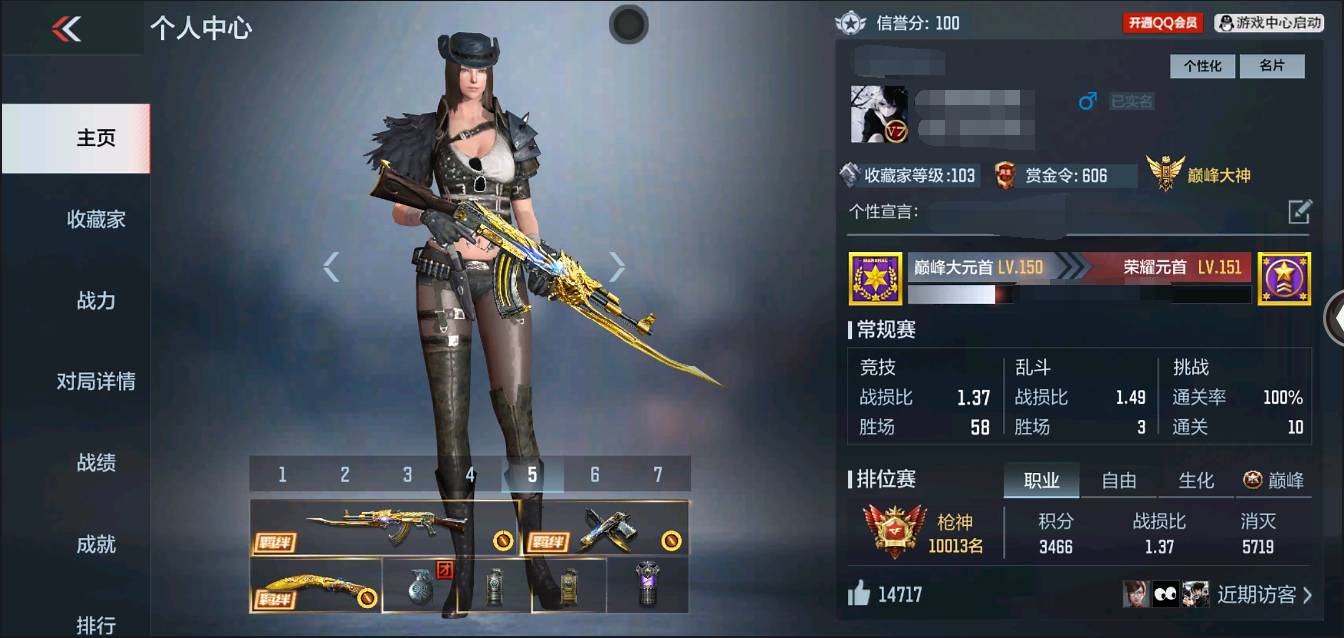1344x638 pixels.
Task: Open the 排行 ranking menu
Action: point(96,625)
